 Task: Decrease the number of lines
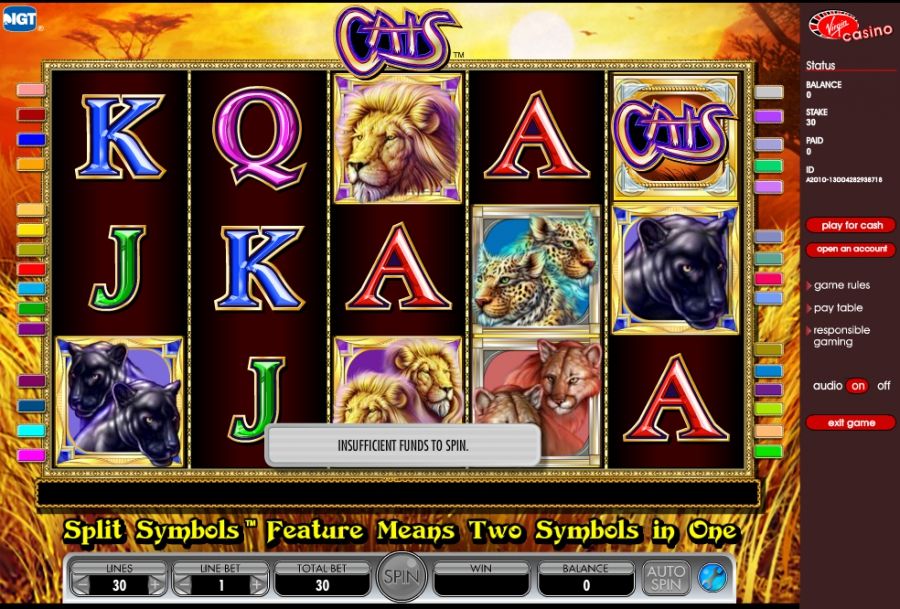(80, 586)
